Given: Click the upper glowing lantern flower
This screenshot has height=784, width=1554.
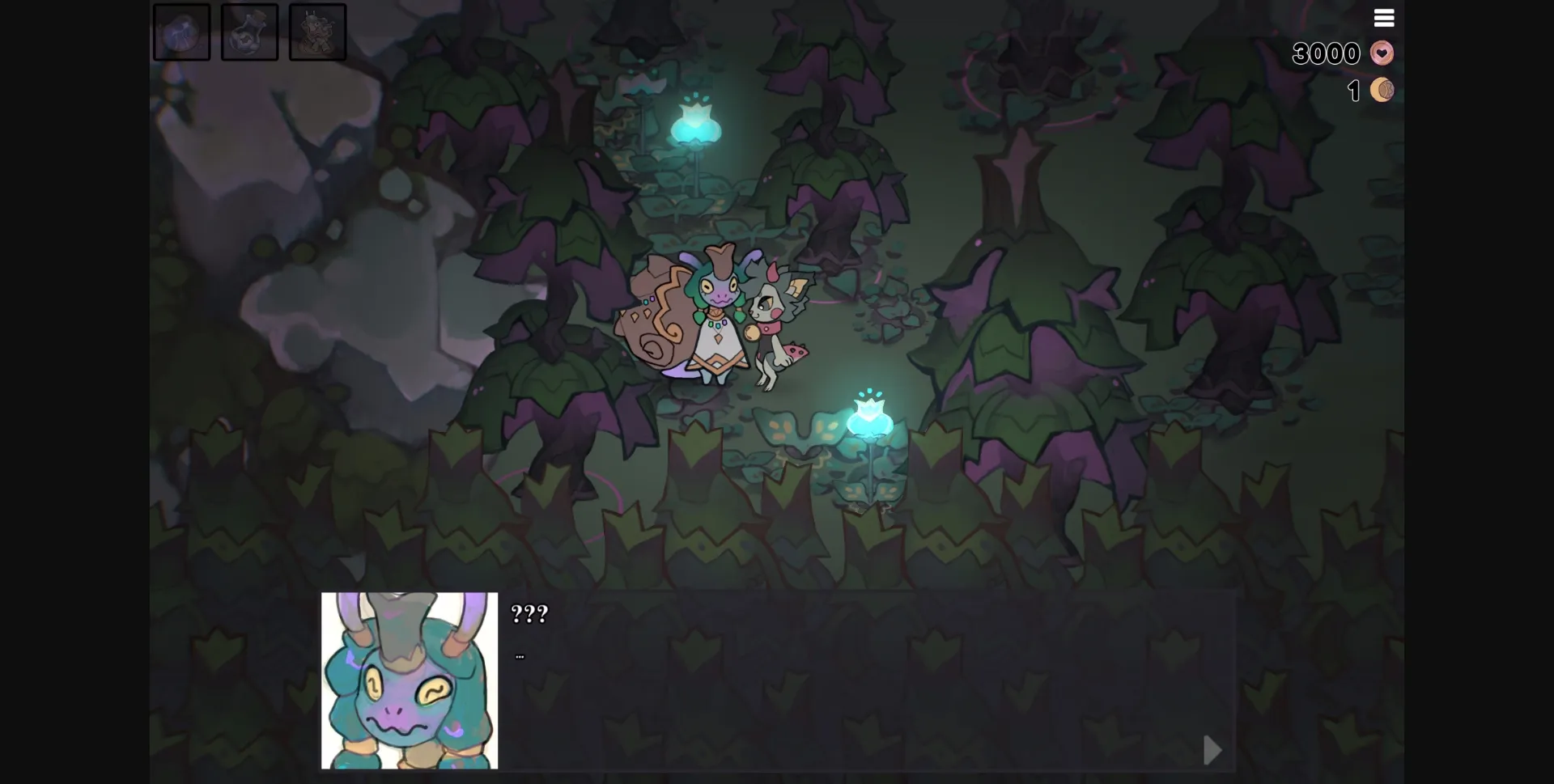Looking at the screenshot, I should 694,123.
